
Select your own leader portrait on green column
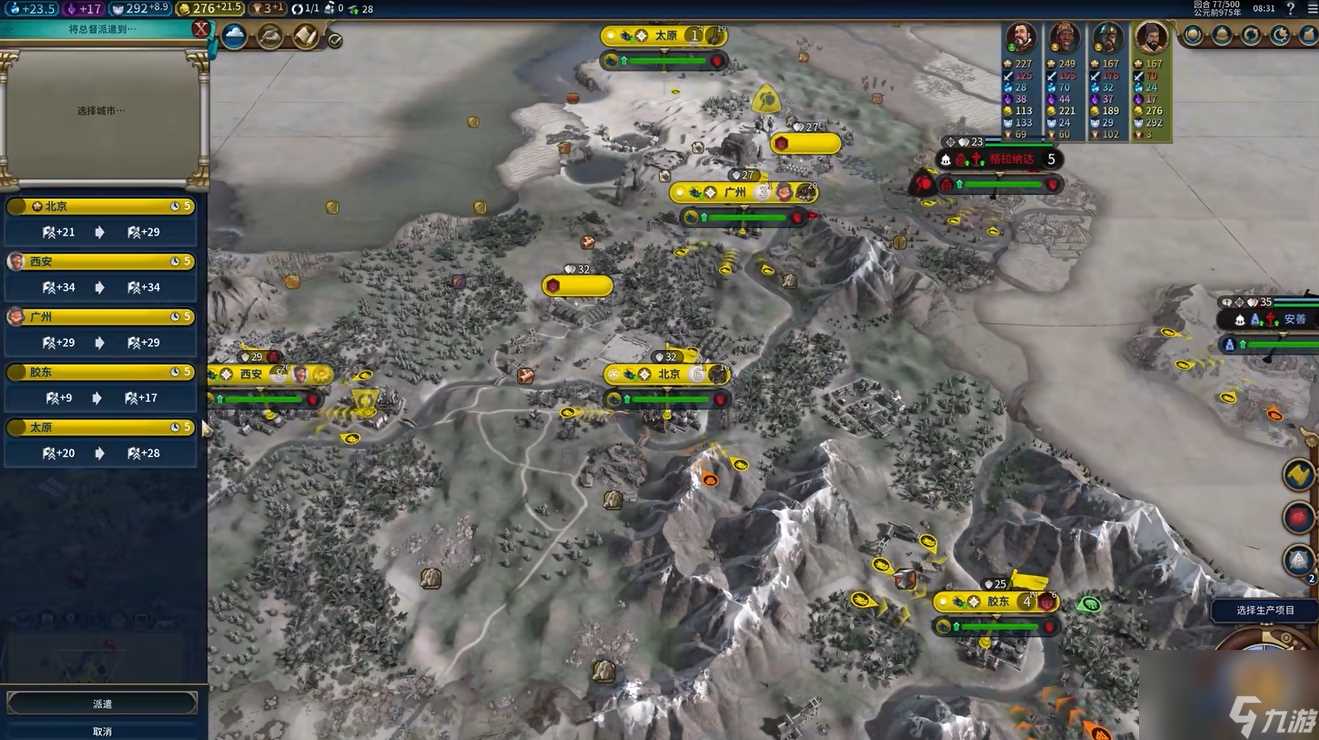click(1151, 38)
